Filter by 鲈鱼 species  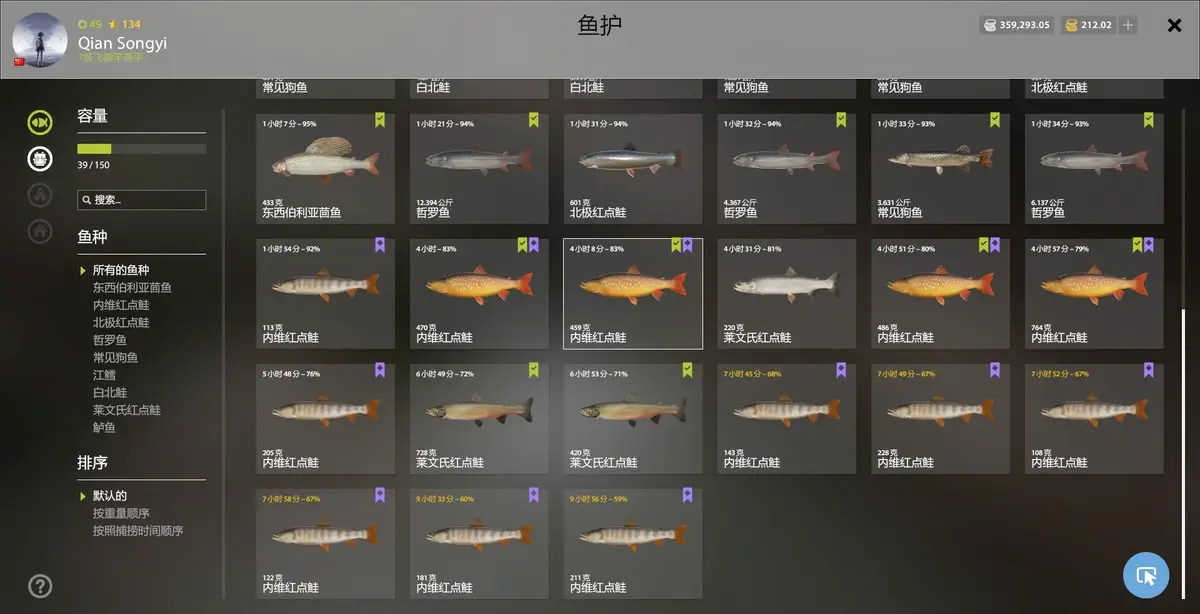tap(104, 428)
